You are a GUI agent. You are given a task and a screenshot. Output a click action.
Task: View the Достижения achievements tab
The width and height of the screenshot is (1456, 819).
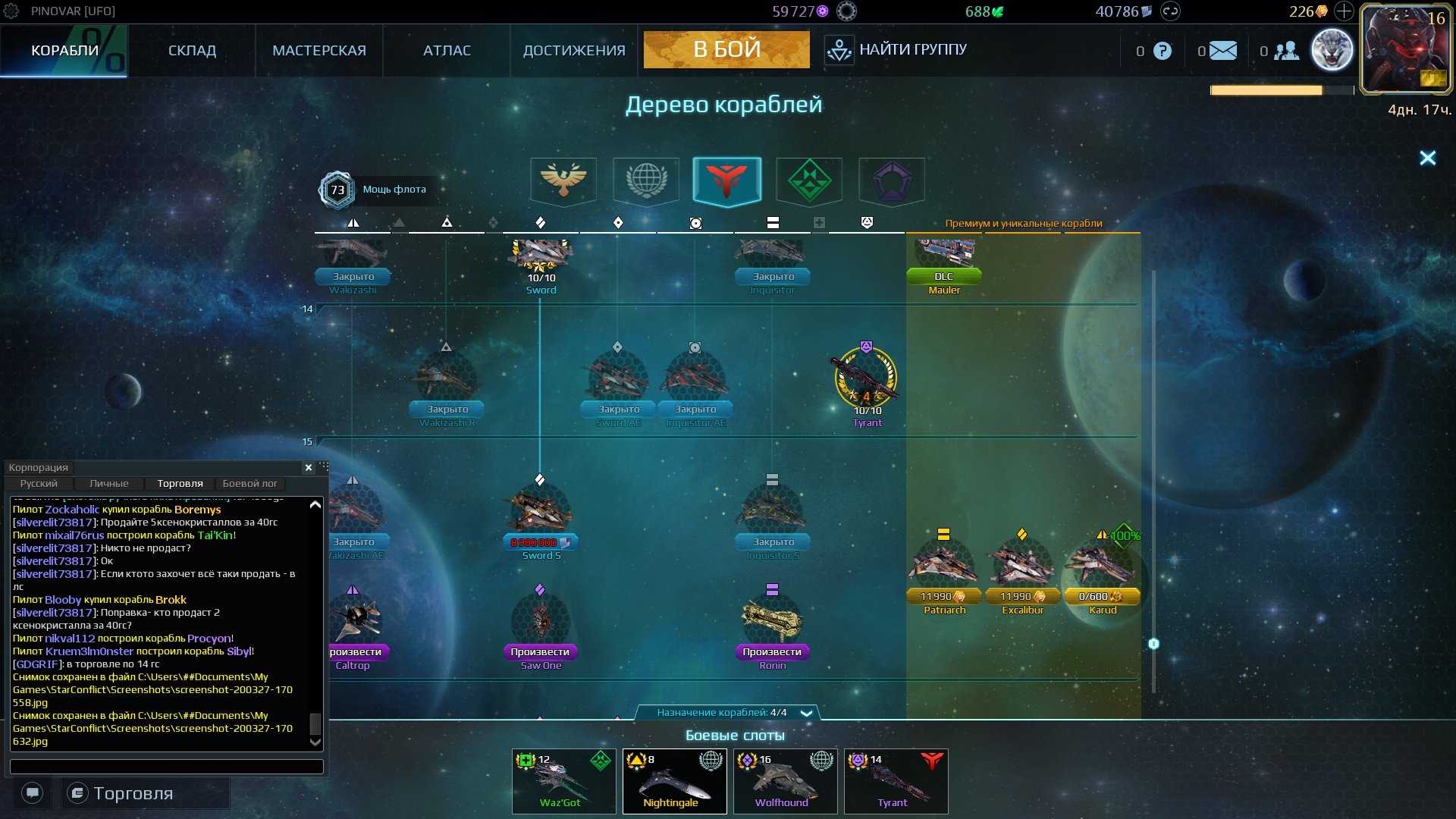pos(574,51)
